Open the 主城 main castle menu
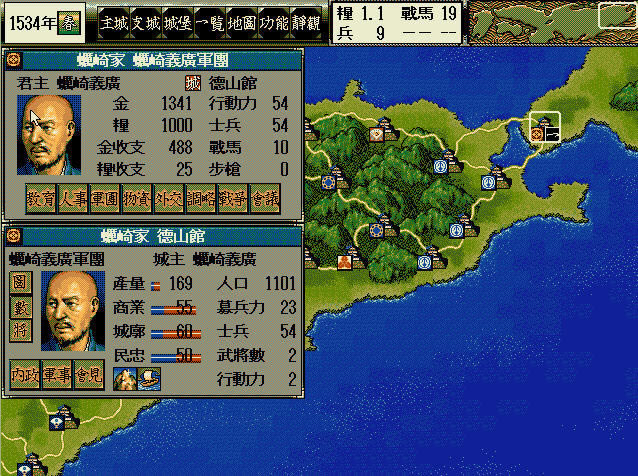 (x=116, y=21)
